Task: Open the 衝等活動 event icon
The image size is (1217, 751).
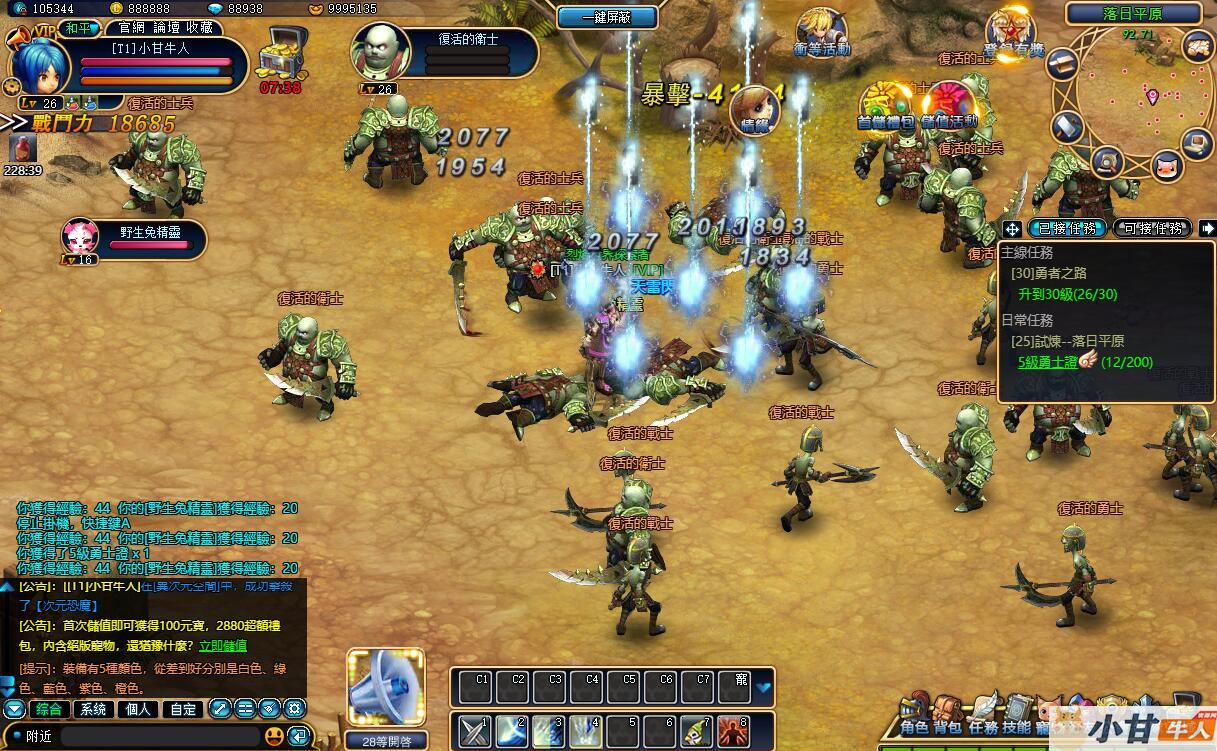Action: click(820, 30)
